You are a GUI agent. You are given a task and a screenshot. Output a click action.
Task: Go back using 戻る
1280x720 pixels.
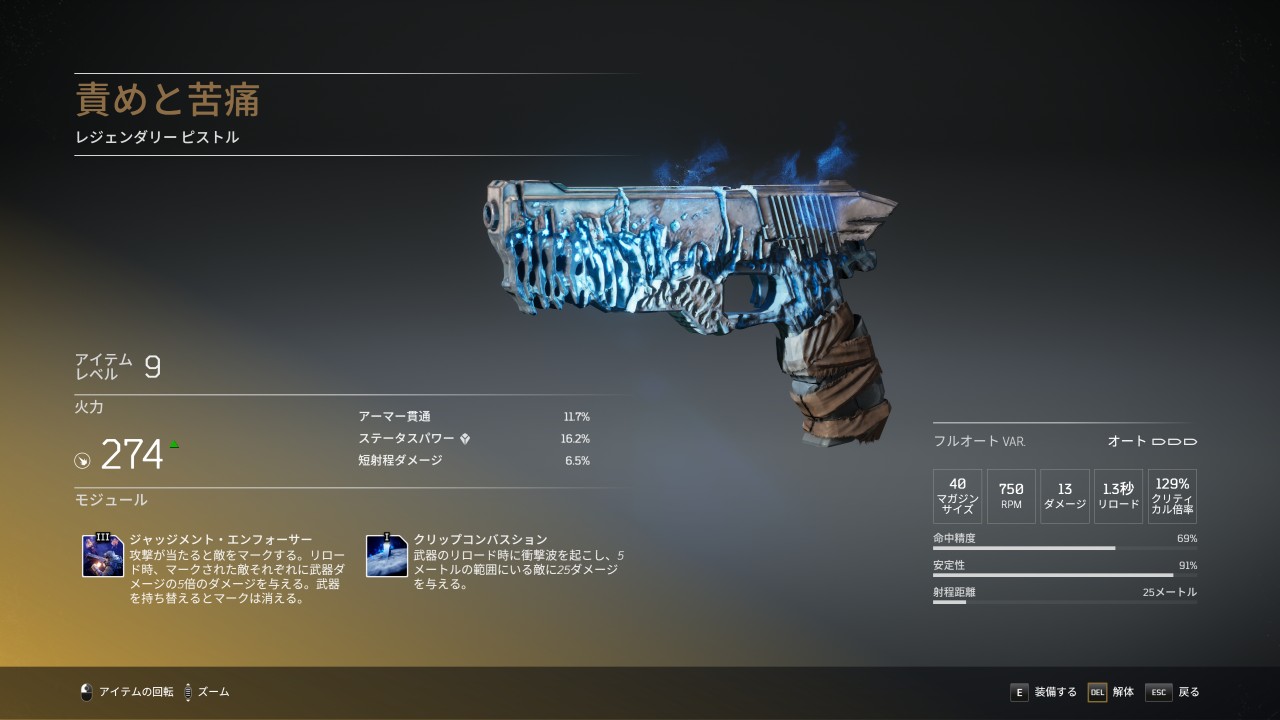pos(1173,692)
